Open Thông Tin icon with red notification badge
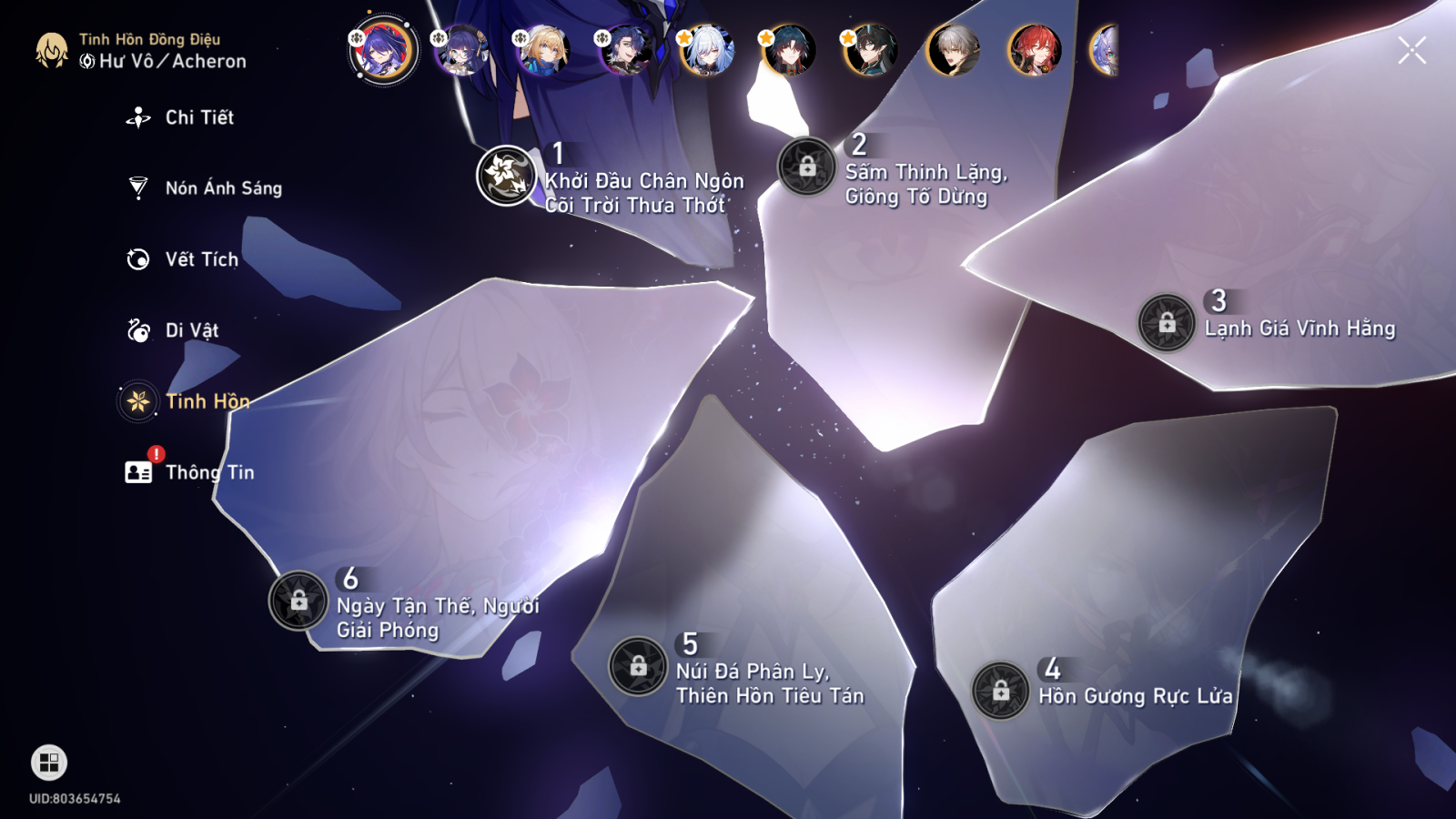Viewport: 1456px width, 819px height. [x=136, y=471]
